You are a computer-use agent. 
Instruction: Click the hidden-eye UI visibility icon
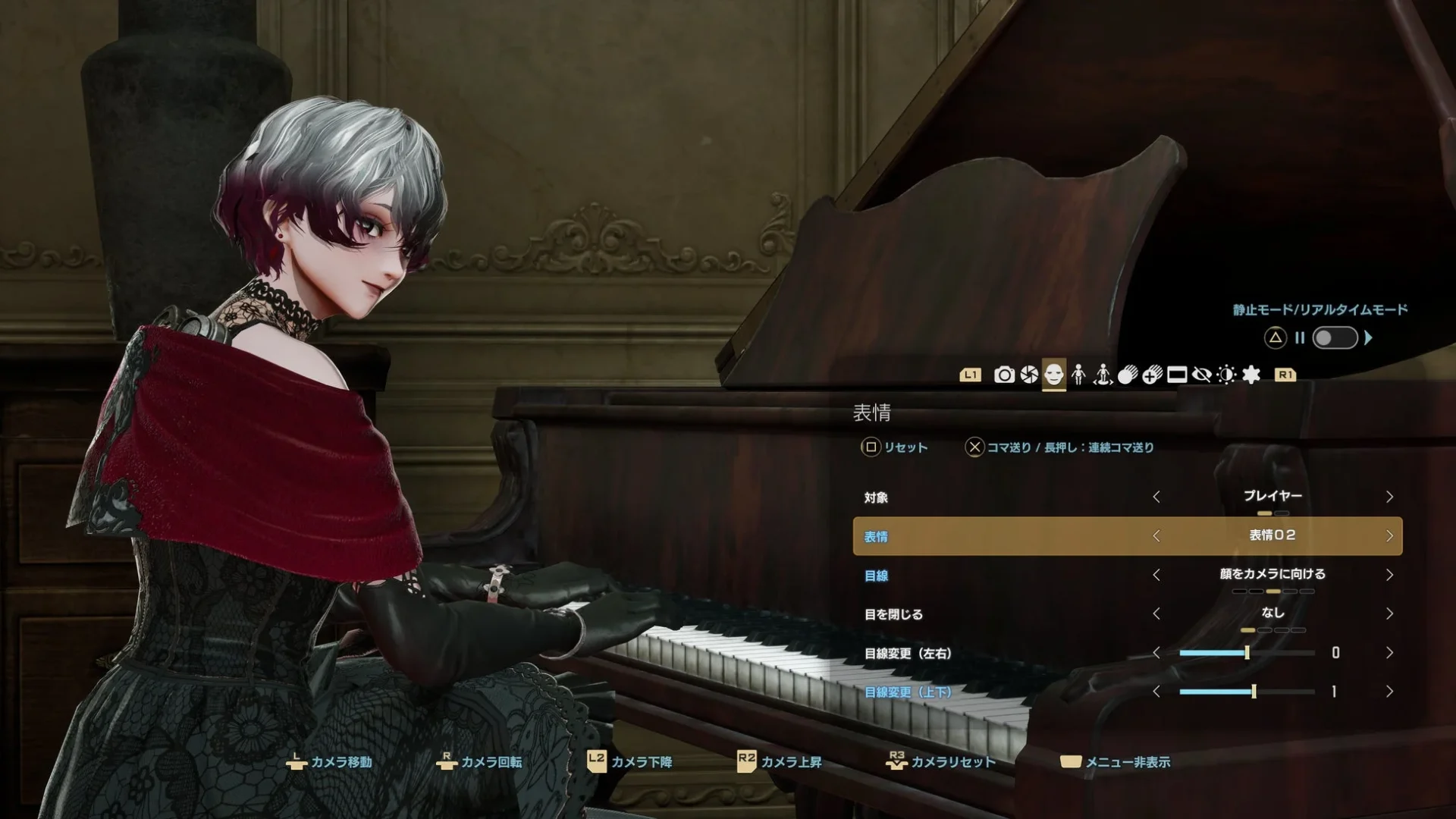point(1203,375)
